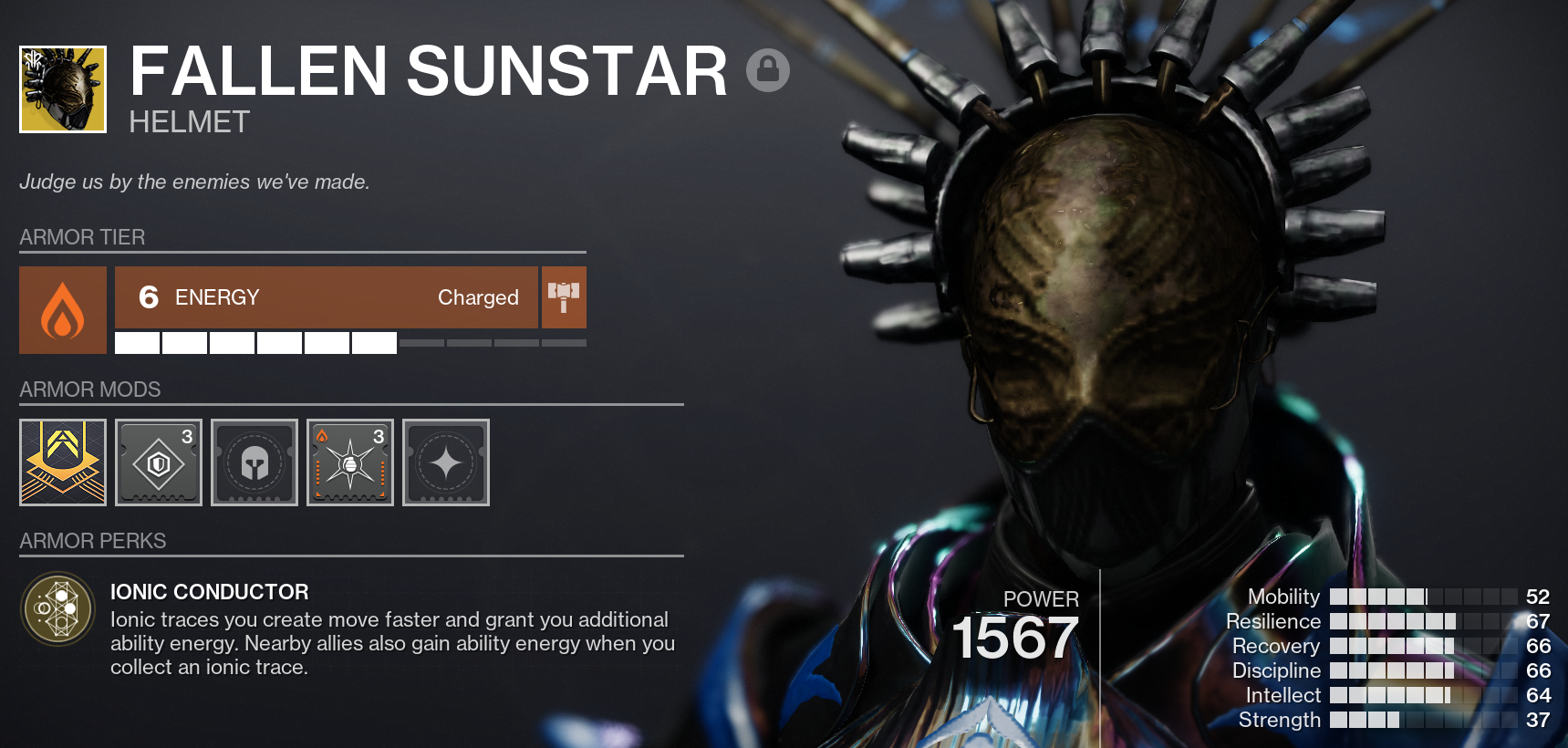Click the empty star-shaped general mod slot
Image resolution: width=1568 pixels, height=748 pixels.
click(x=445, y=462)
